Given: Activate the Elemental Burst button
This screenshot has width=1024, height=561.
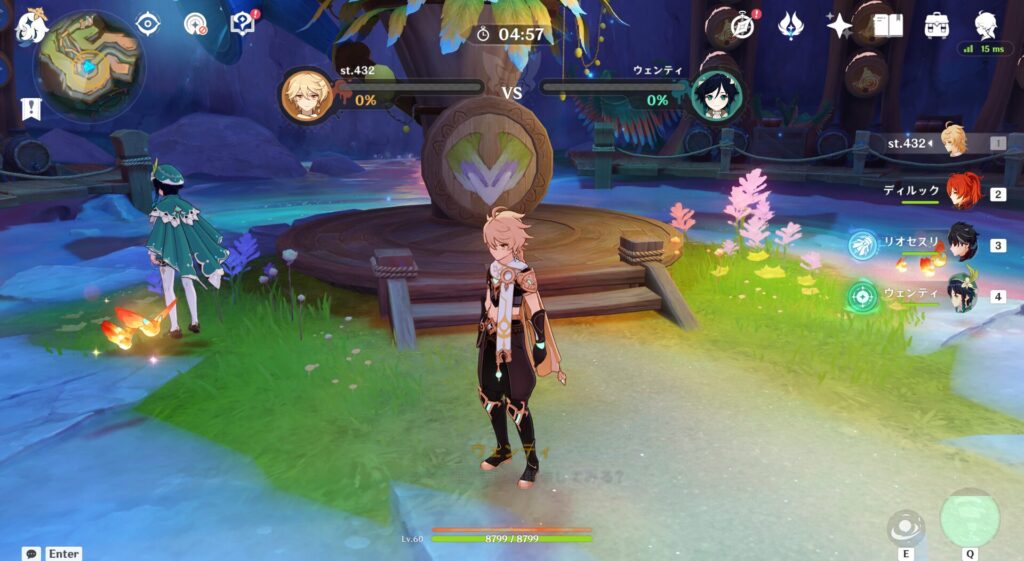Looking at the screenshot, I should pos(969,519).
